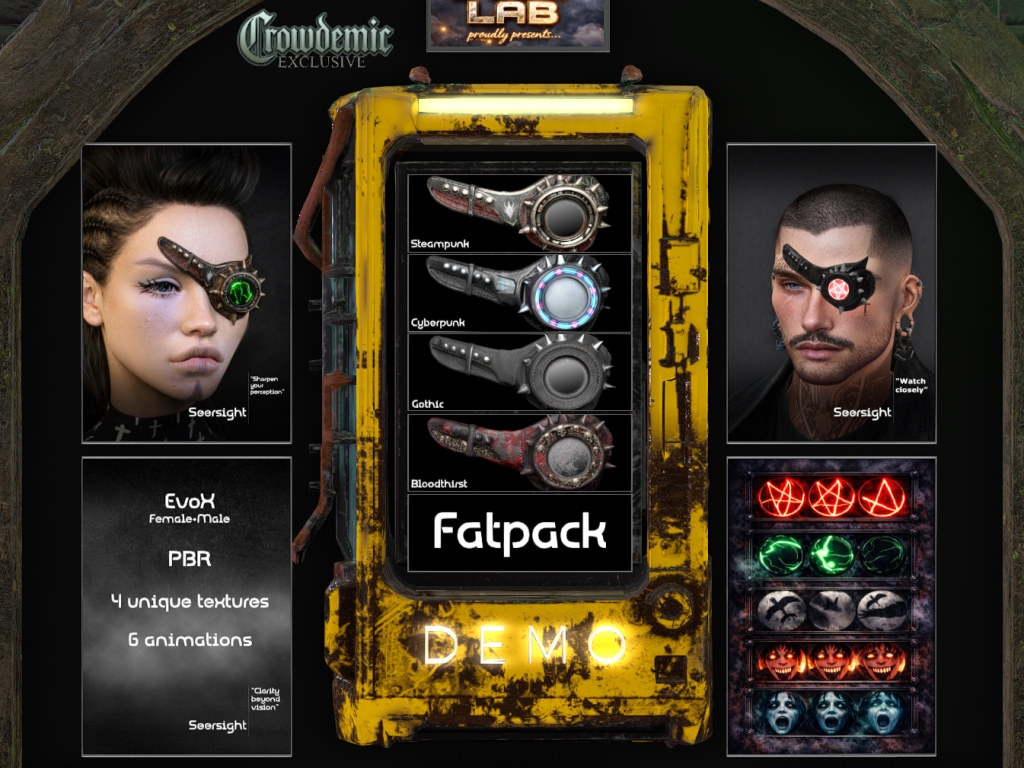
Task: Open the Crowdemic Exclusive logo
Action: tap(315, 40)
